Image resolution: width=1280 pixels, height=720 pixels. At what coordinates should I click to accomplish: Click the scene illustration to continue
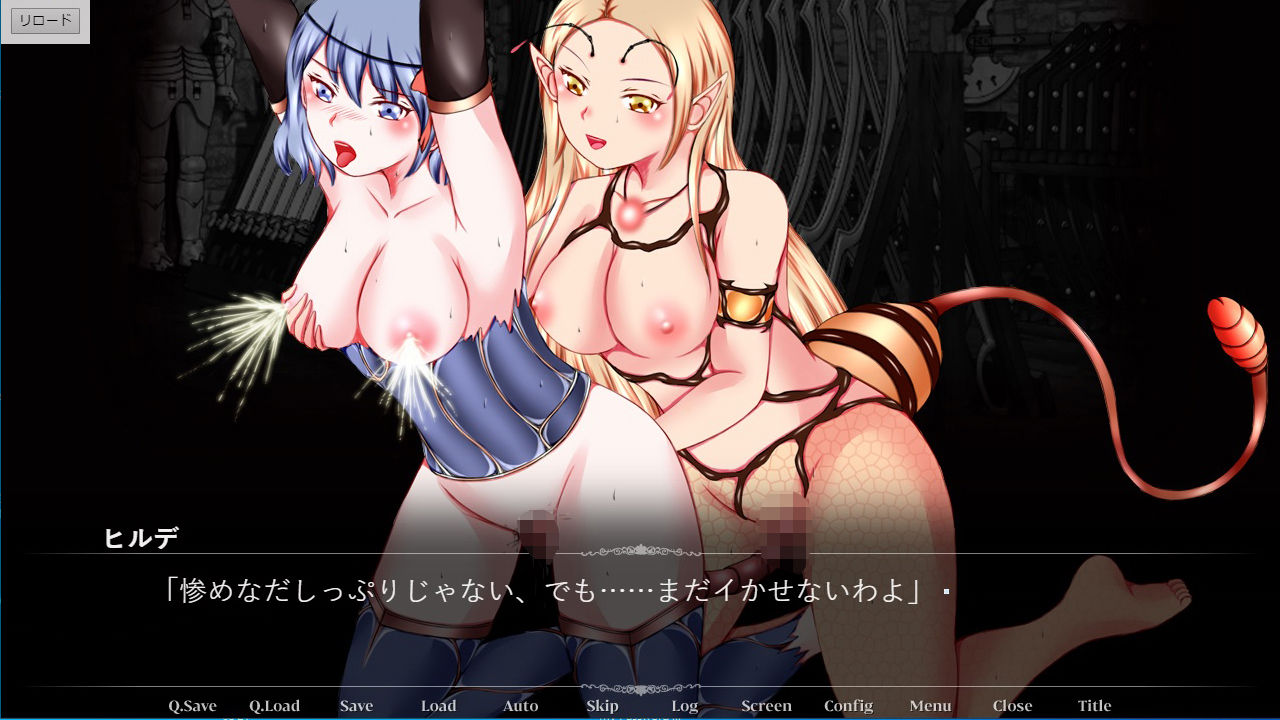click(x=640, y=250)
